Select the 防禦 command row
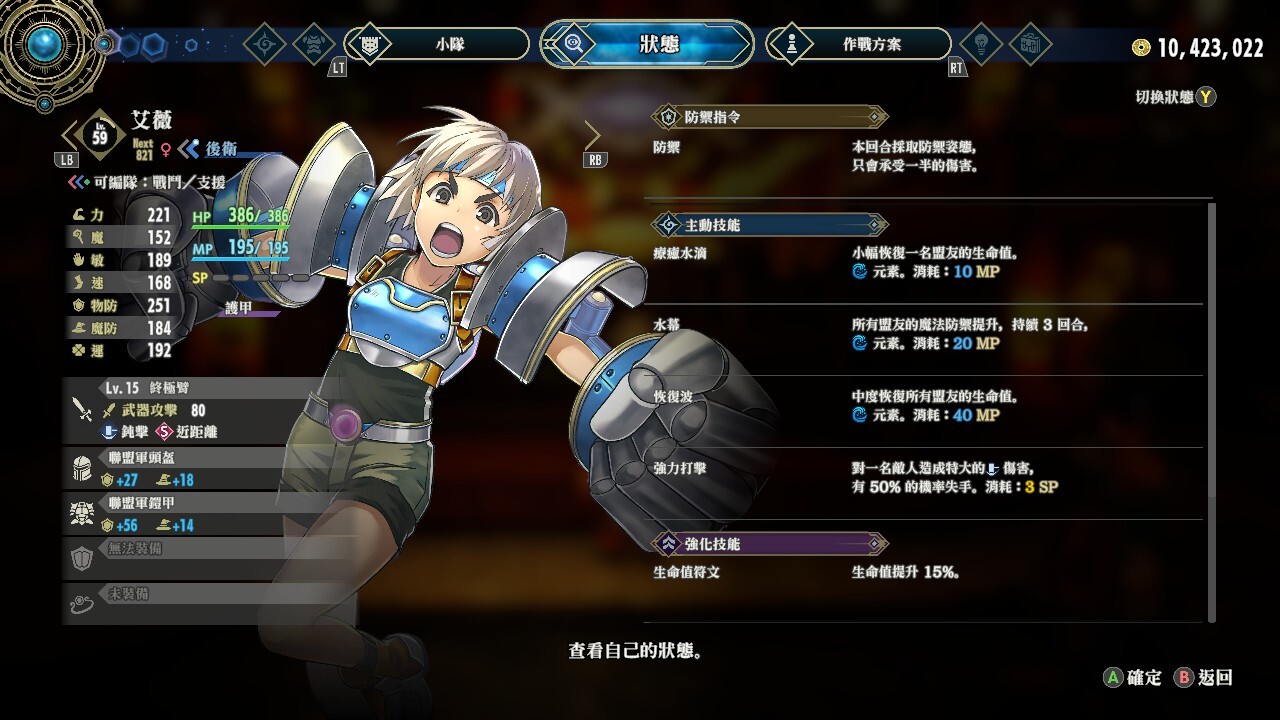1280x720 pixels. 925,156
